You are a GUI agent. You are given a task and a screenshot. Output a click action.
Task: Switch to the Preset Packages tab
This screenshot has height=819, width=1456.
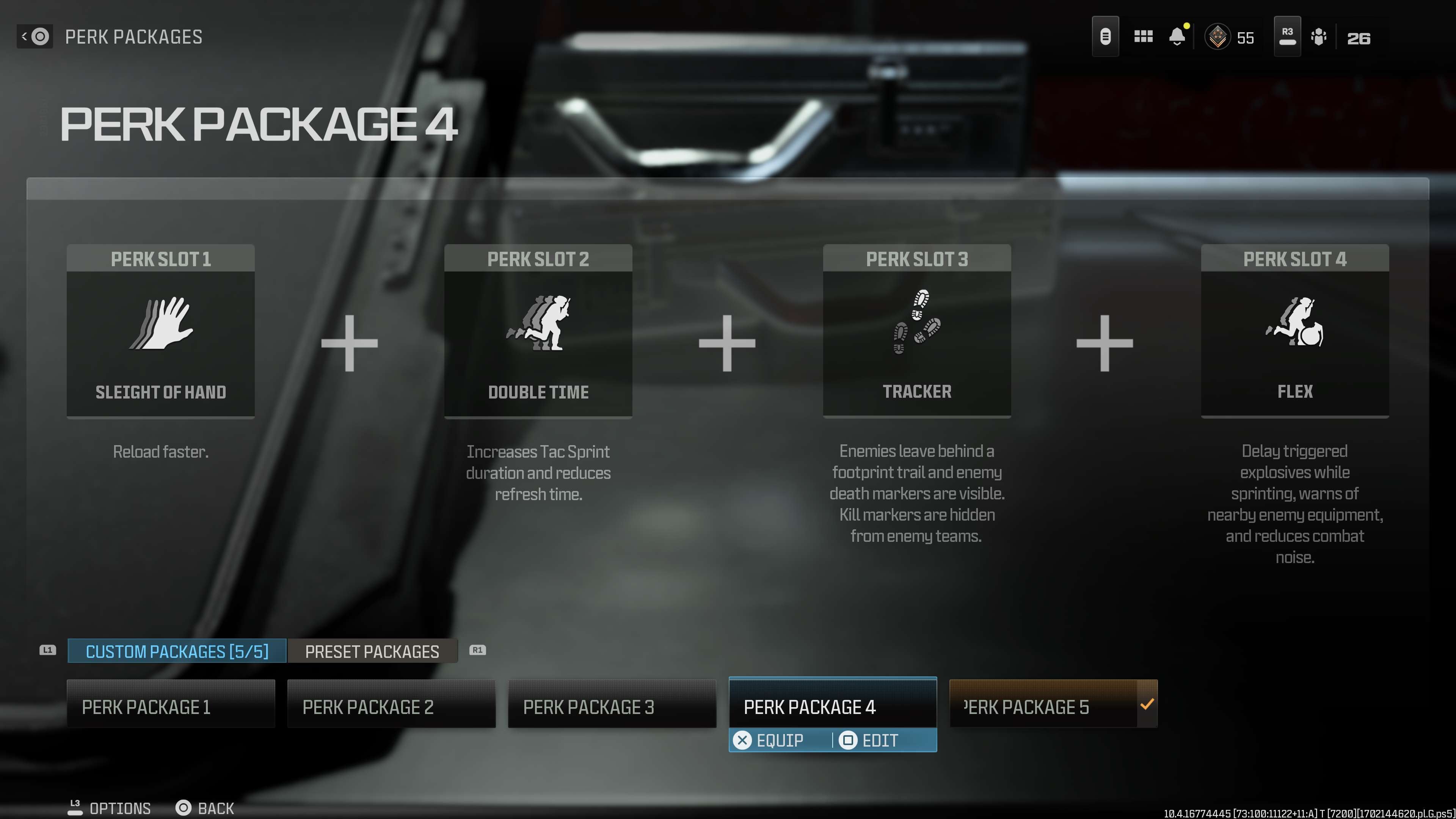372,651
